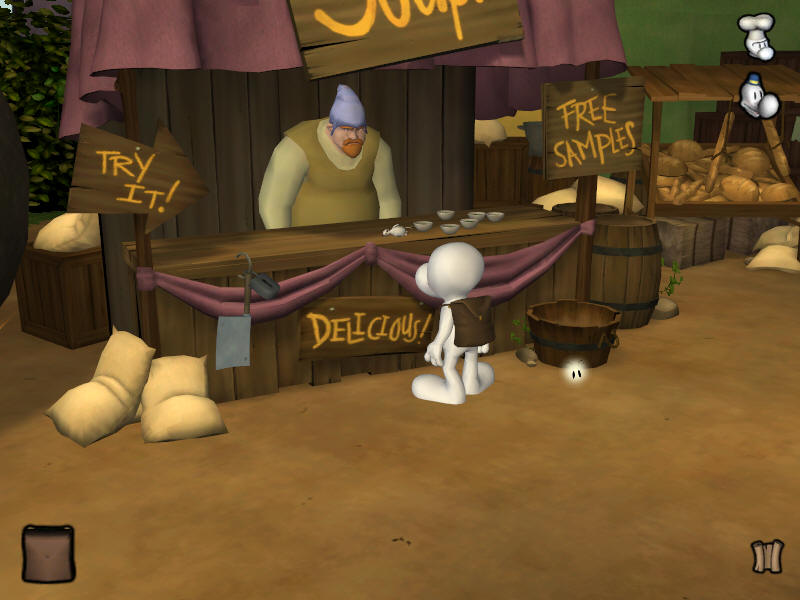Open the inventory sack
The height and width of the screenshot is (600, 800).
[x=48, y=553]
